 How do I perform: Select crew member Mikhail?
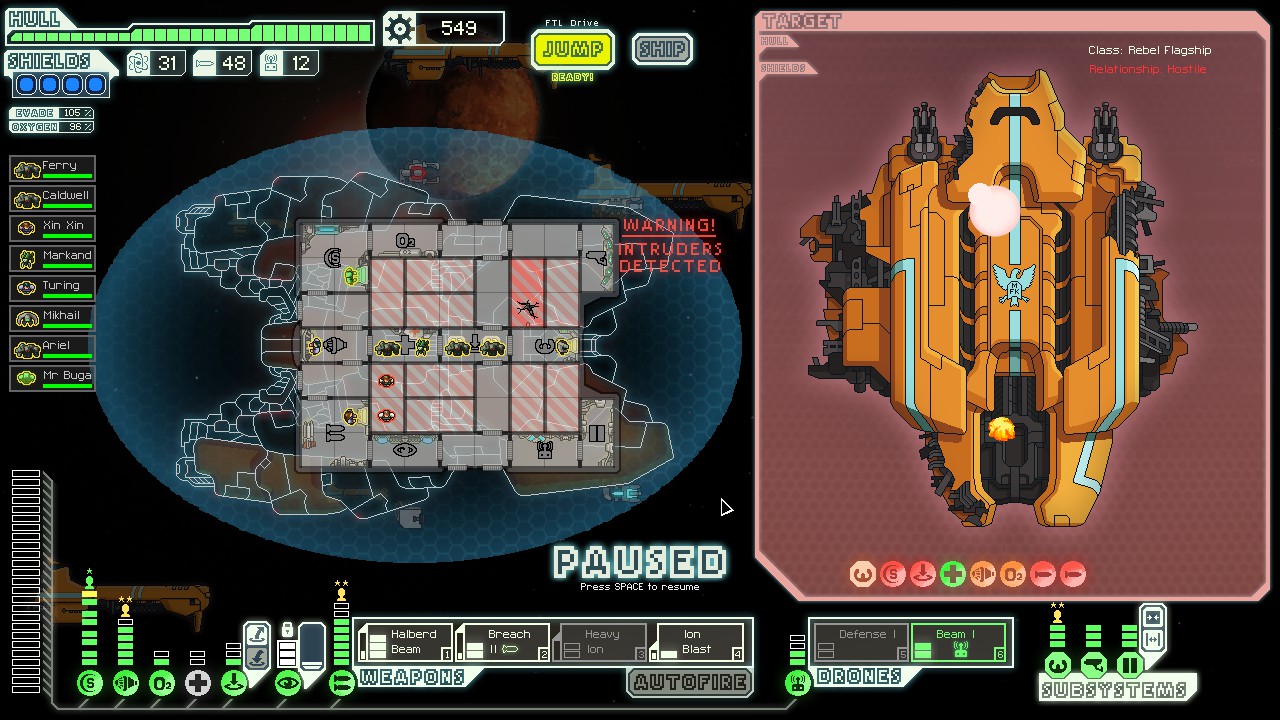tap(53, 318)
